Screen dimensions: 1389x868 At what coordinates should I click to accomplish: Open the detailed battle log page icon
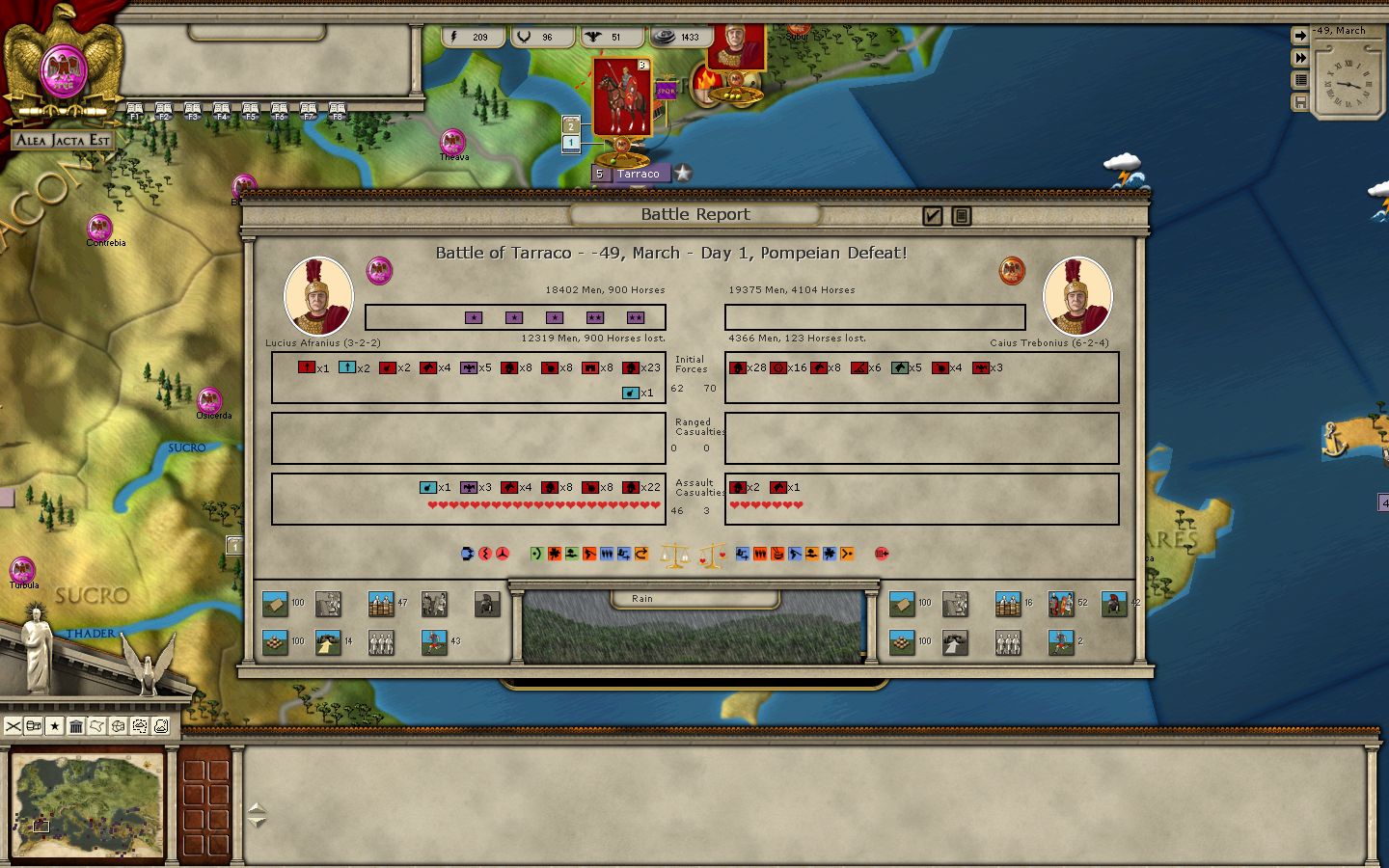[x=961, y=216]
